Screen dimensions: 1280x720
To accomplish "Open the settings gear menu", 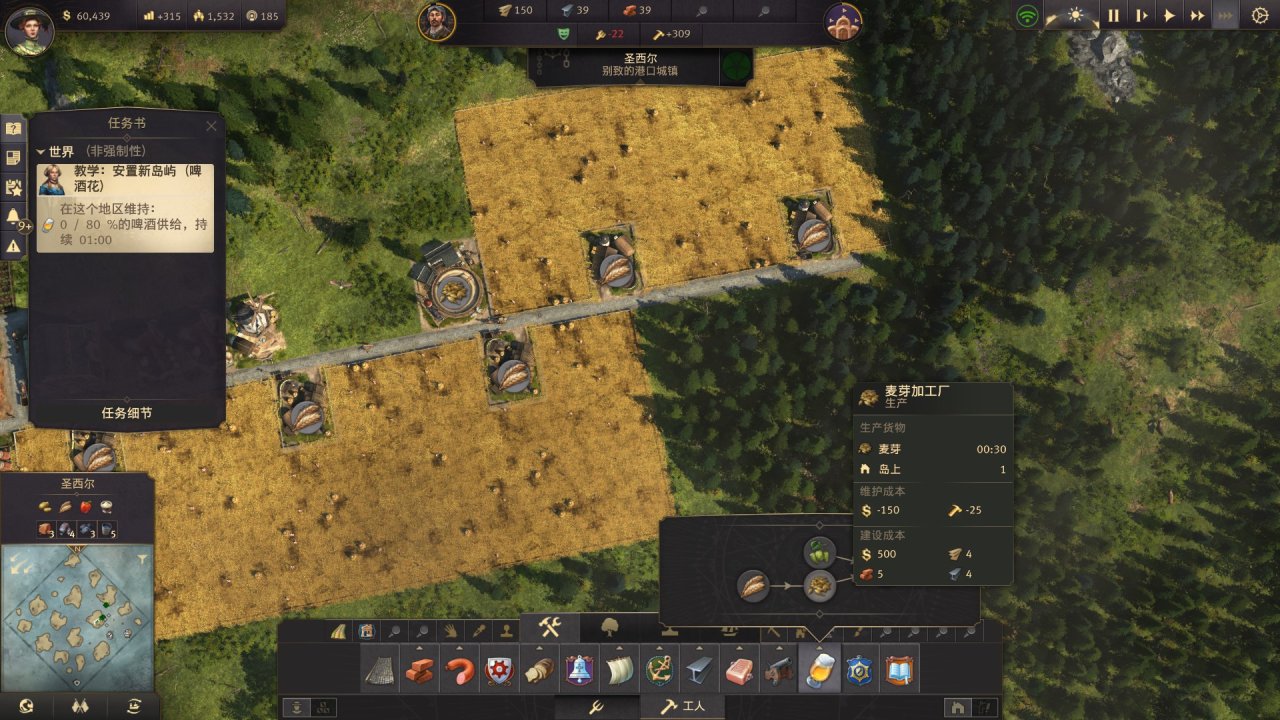I will [1259, 16].
